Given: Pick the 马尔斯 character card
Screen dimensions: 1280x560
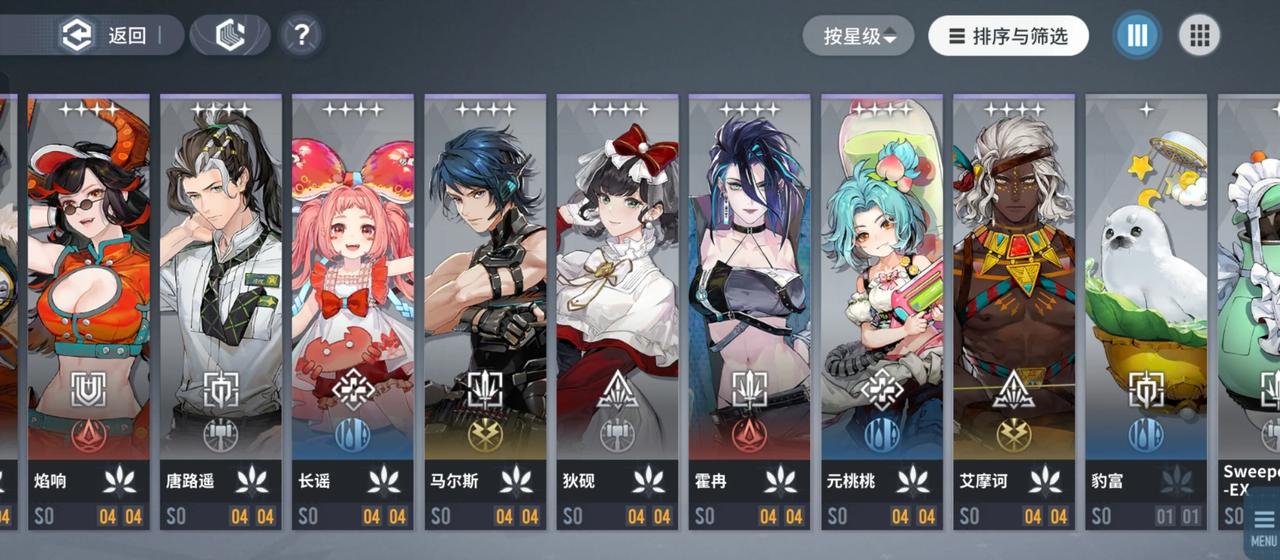Looking at the screenshot, I should pyautogui.click(x=485, y=300).
